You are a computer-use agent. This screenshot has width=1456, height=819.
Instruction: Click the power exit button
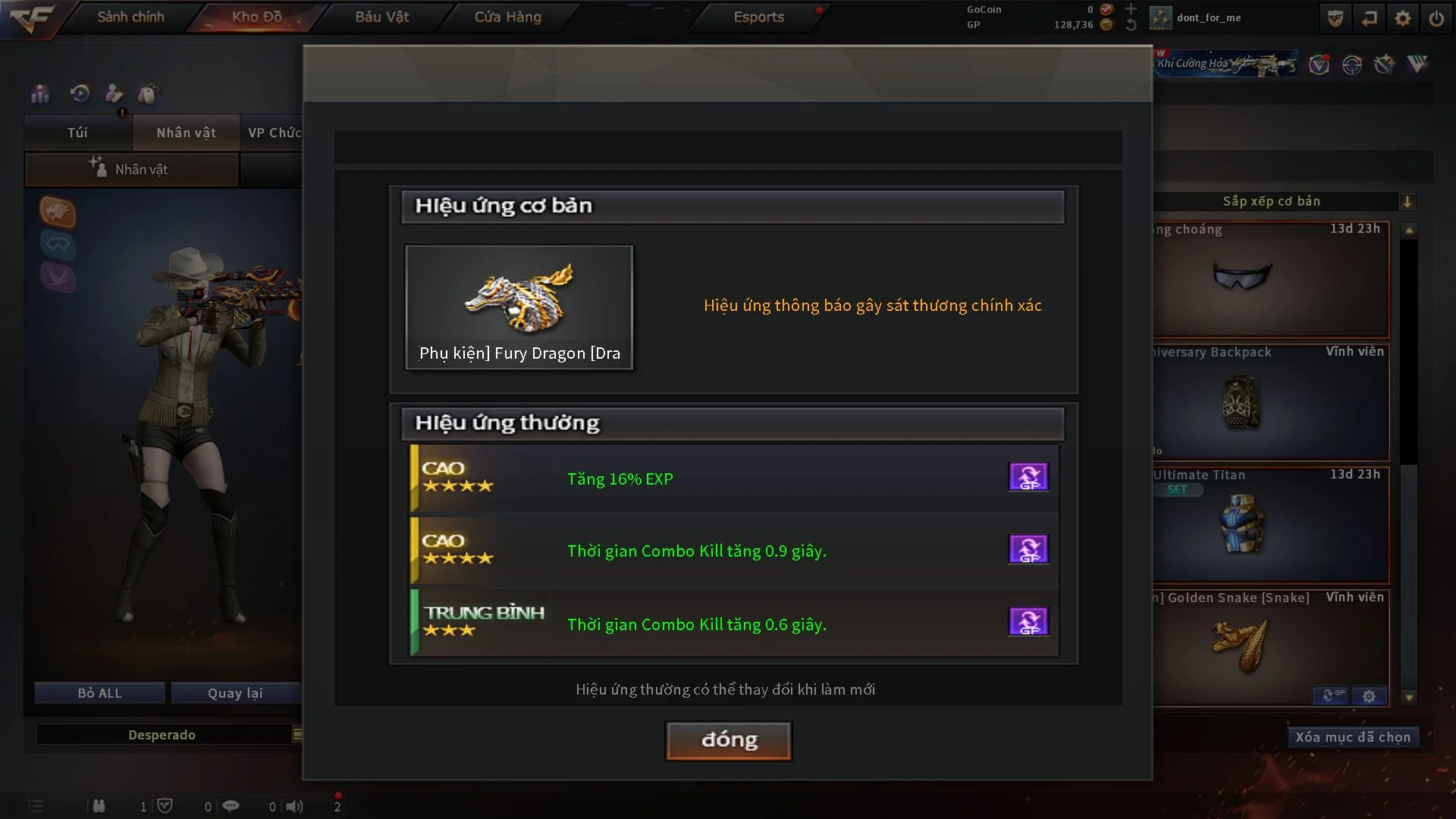click(1436, 18)
